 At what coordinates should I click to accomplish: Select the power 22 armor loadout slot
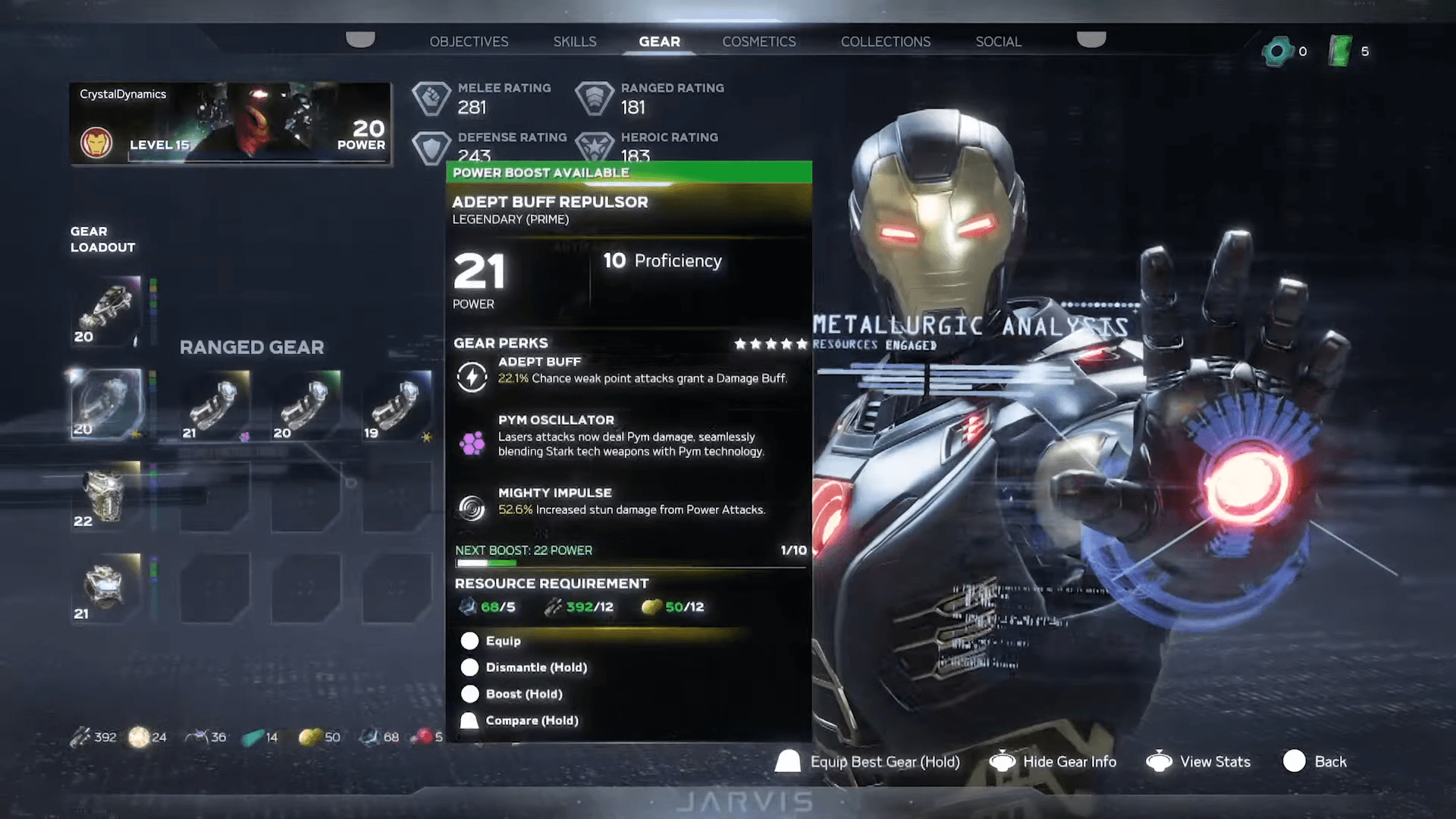[x=106, y=495]
